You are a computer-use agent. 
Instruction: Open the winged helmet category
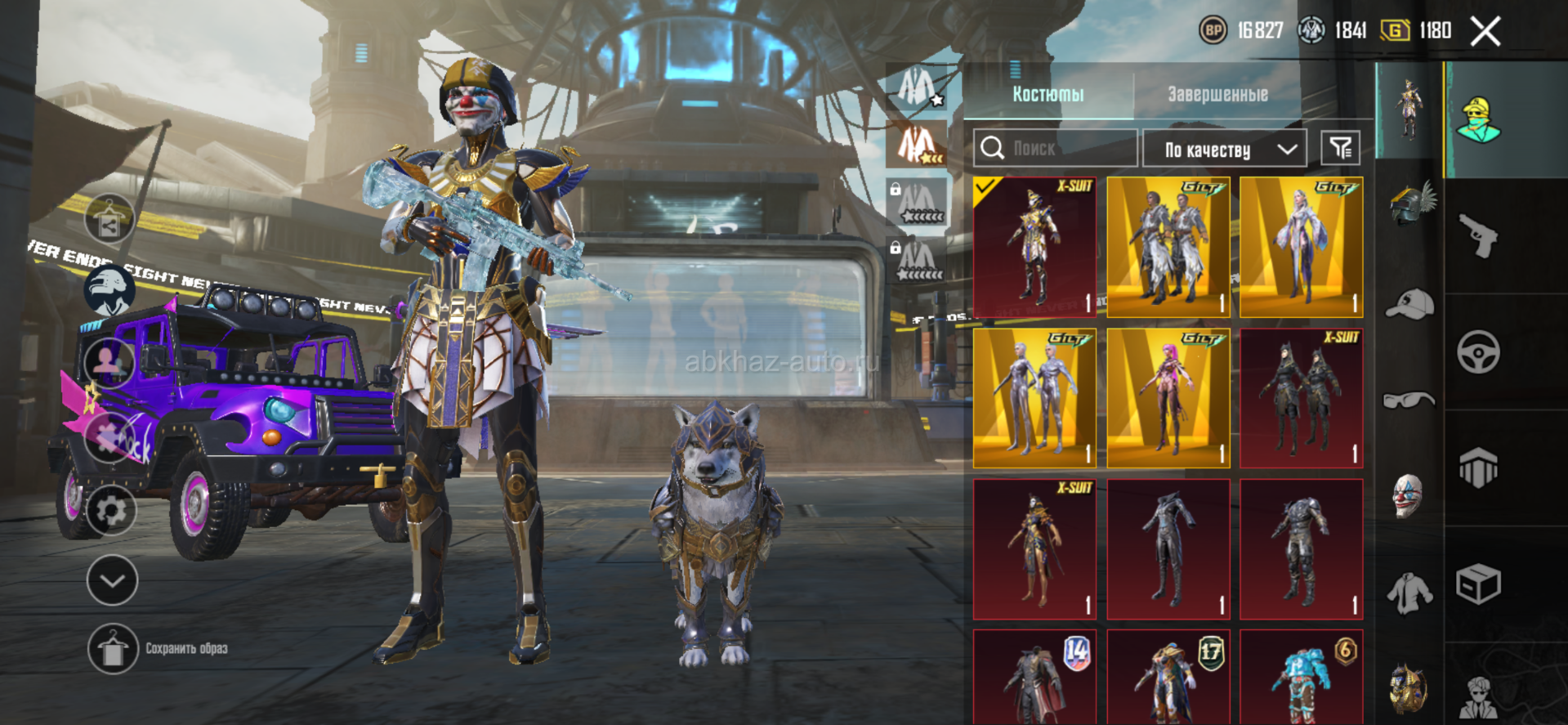(x=1411, y=204)
